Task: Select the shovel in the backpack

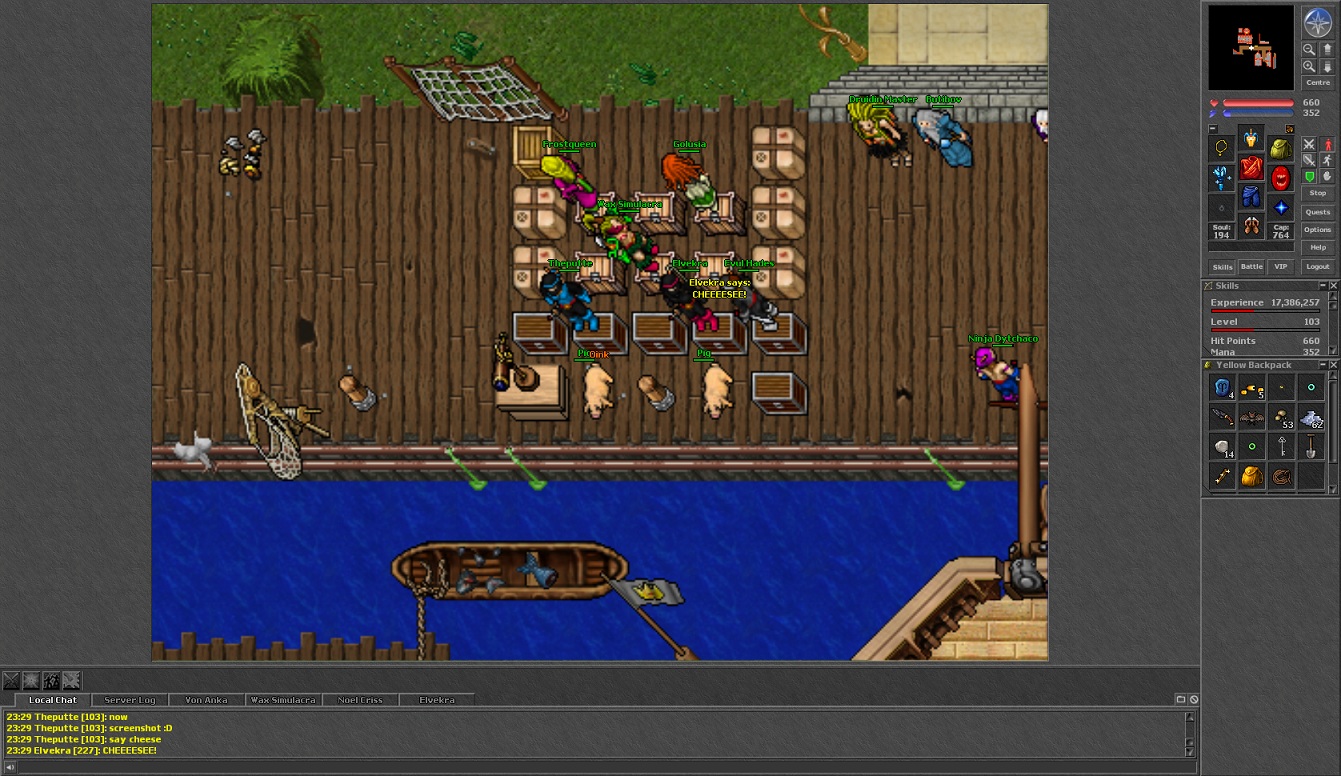Action: point(1311,447)
